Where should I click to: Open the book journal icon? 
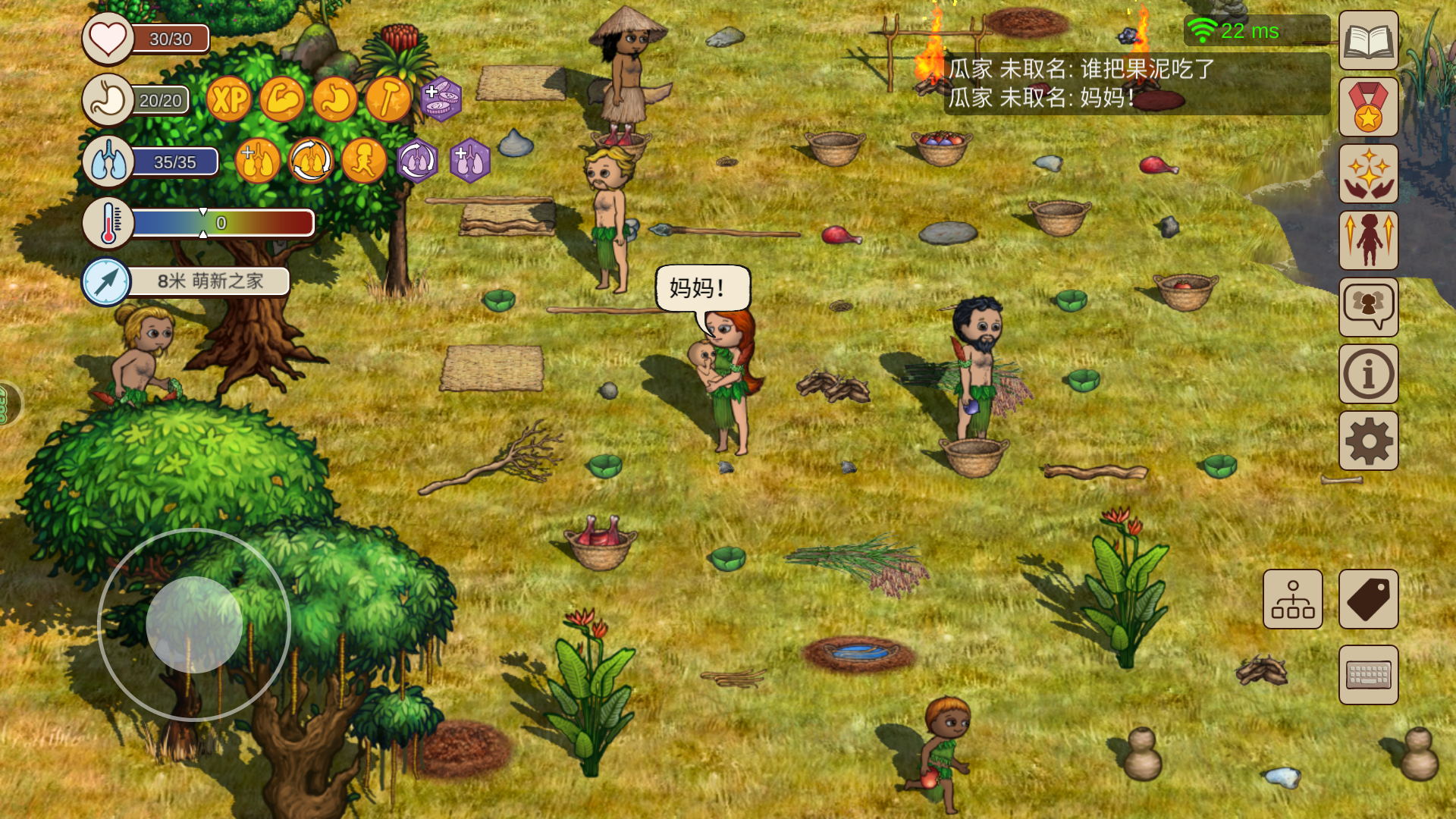coord(1368,41)
